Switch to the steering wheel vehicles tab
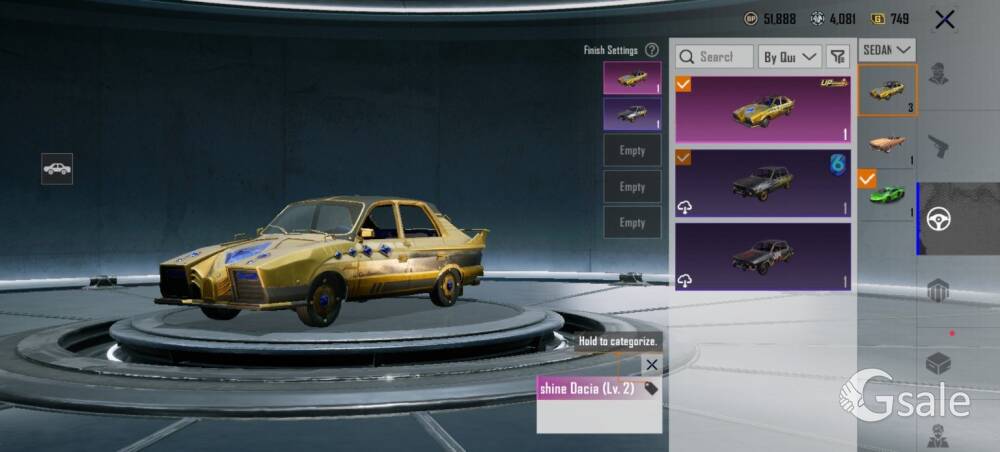Viewport: 1000px width, 452px height. click(938, 219)
